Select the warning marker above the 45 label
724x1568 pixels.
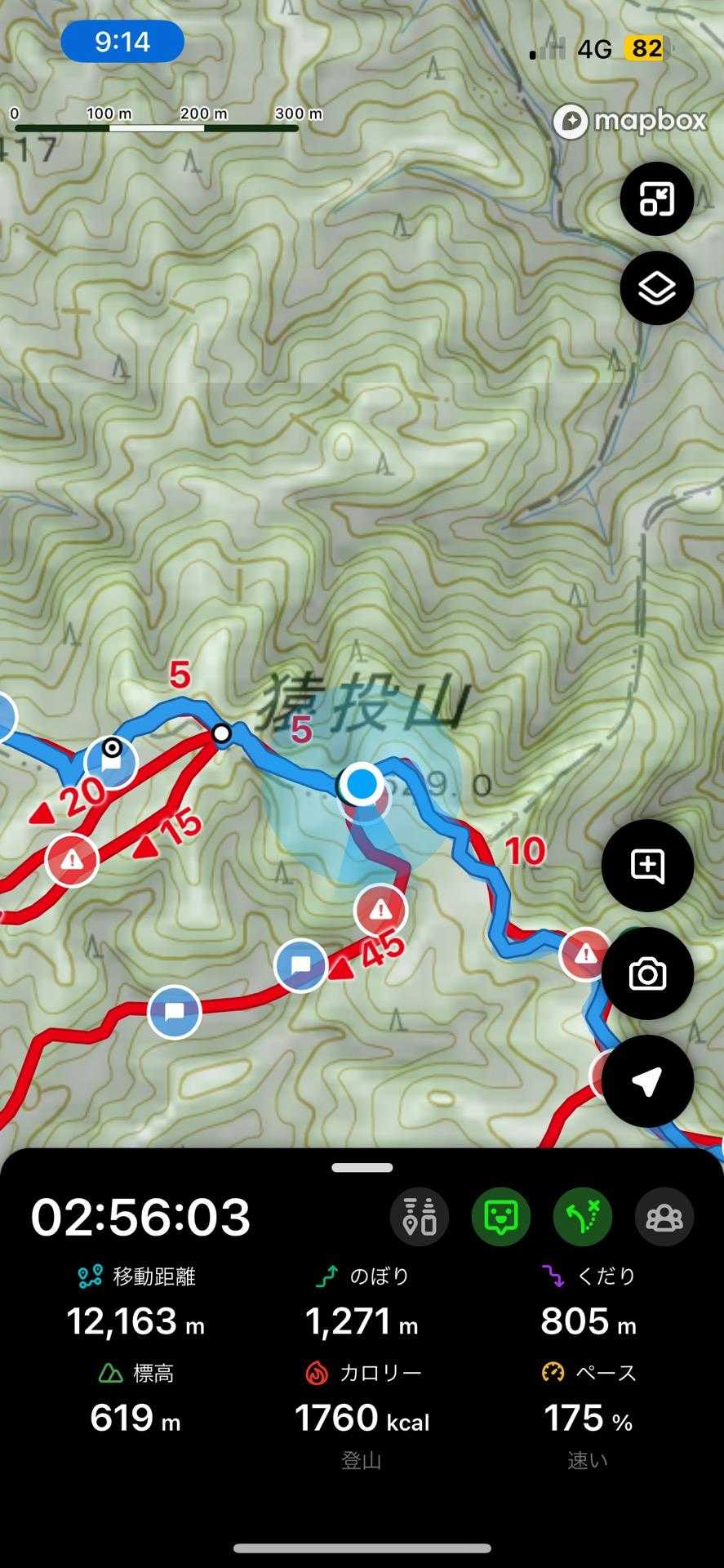coord(380,910)
